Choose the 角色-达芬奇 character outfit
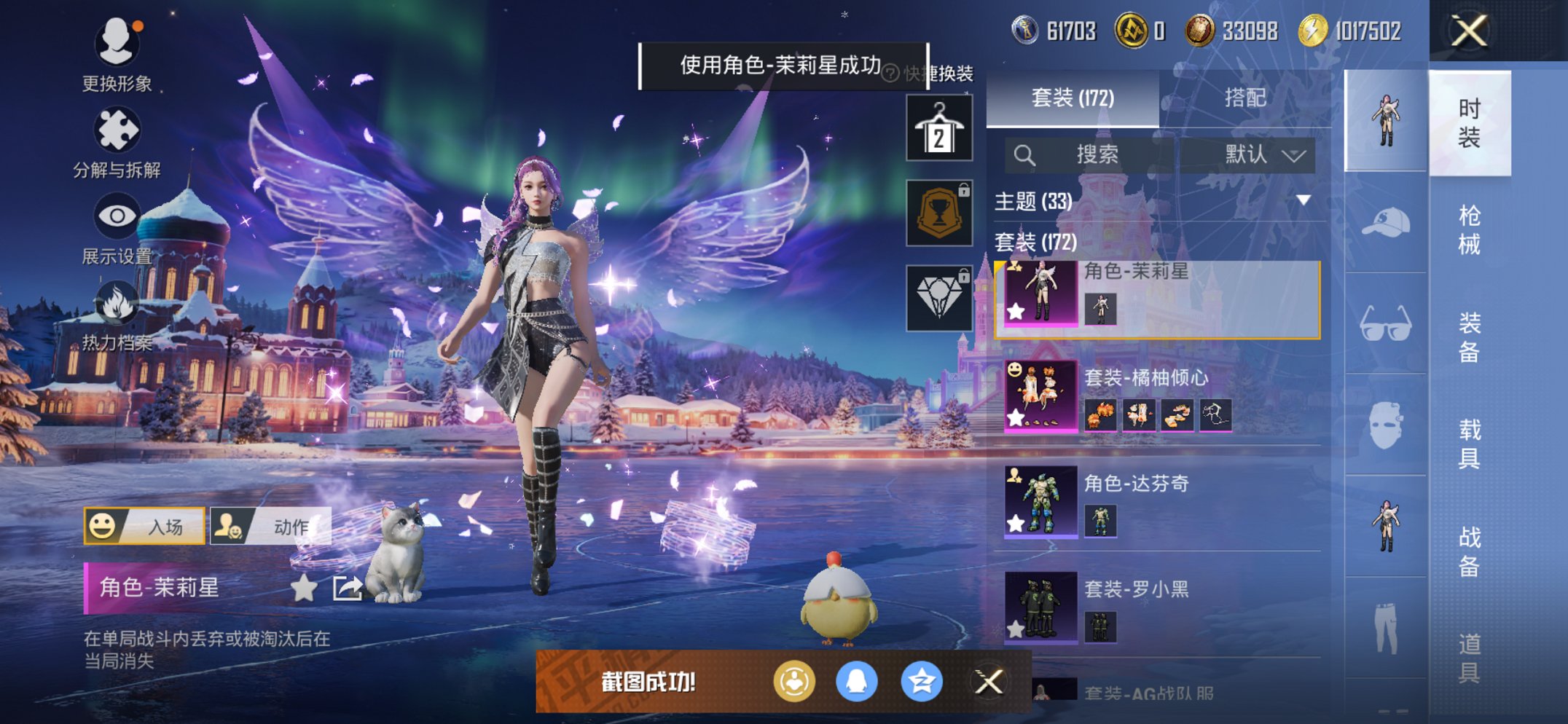Image resolution: width=1568 pixels, height=724 pixels. [x=1159, y=503]
